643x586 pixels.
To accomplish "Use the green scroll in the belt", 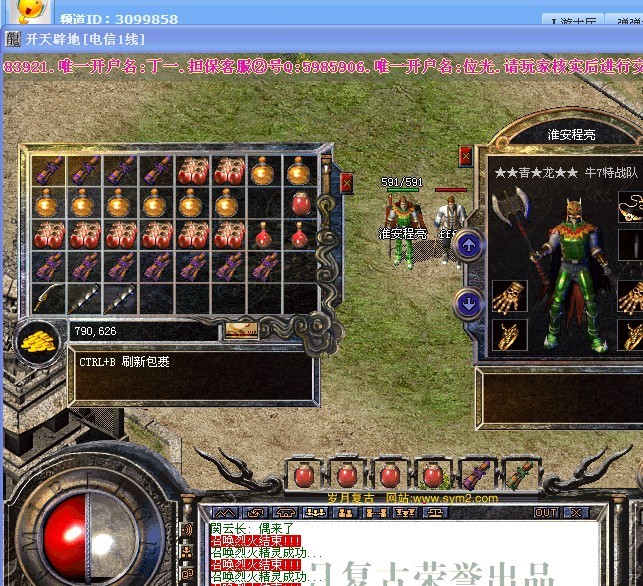I will point(518,474).
